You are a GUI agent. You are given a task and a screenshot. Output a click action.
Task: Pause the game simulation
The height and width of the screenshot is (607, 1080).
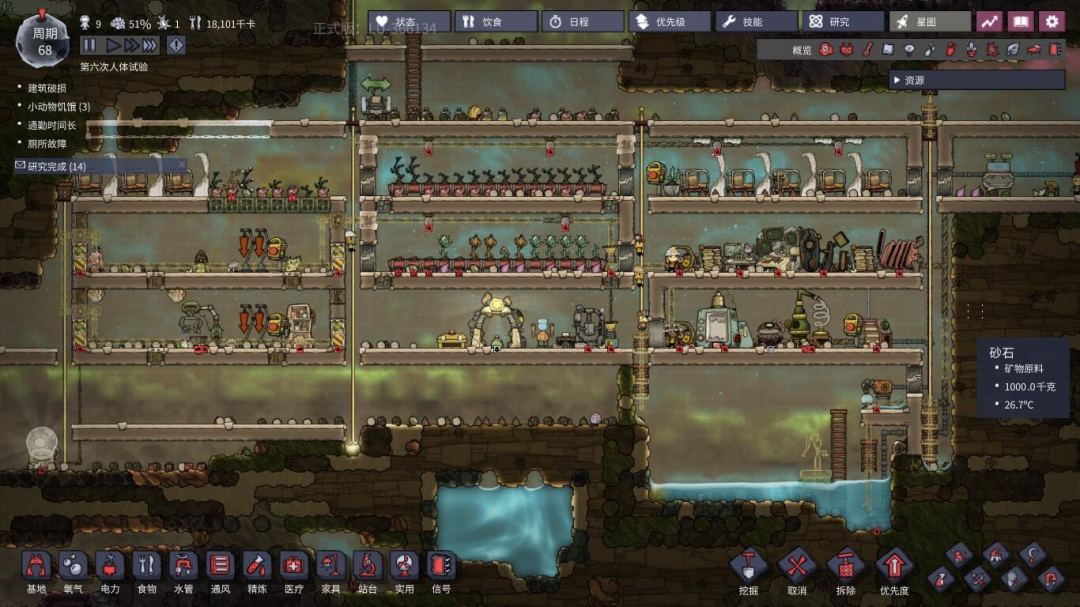click(x=89, y=45)
